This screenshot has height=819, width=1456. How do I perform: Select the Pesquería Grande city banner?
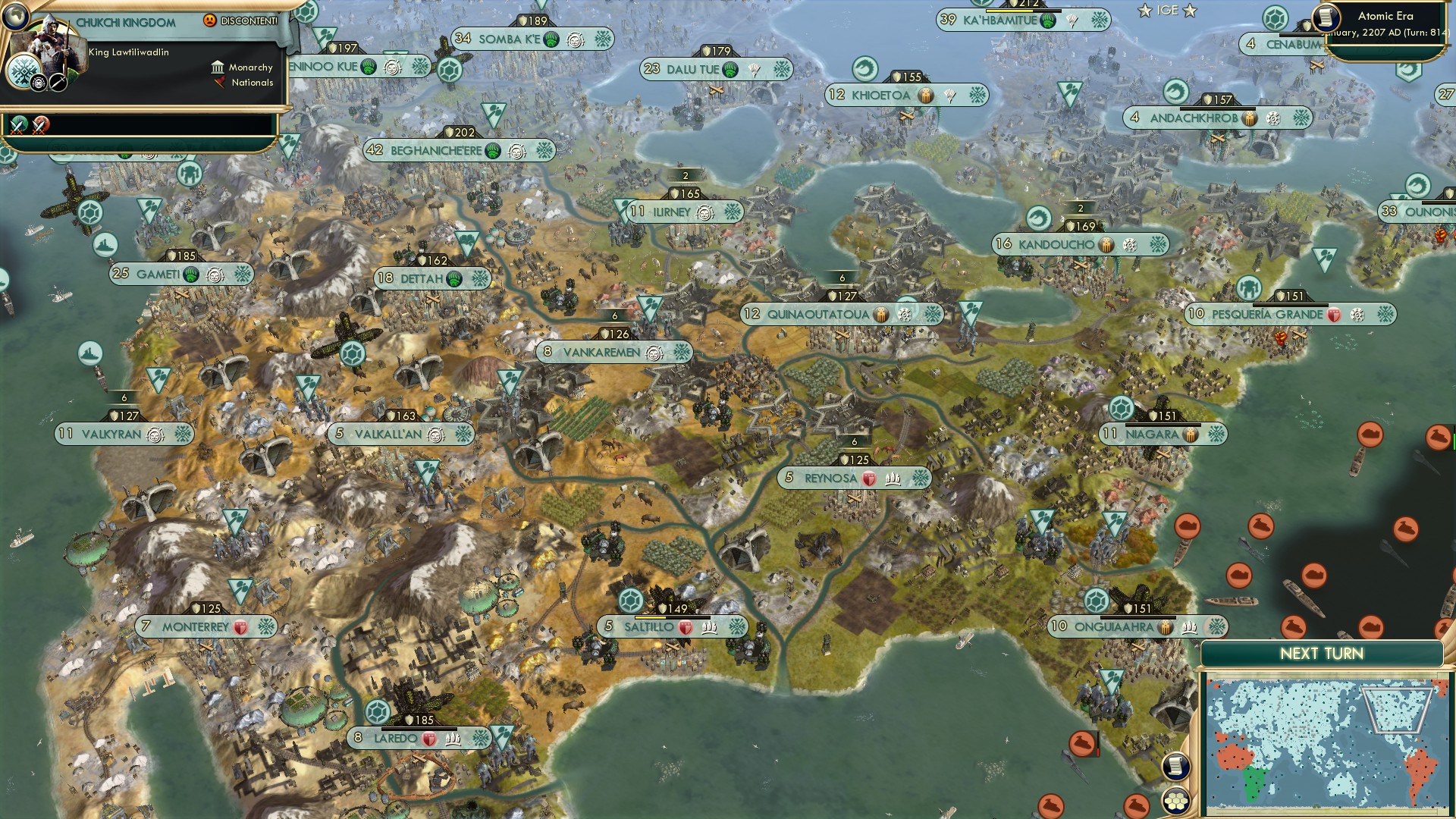coord(1266,315)
